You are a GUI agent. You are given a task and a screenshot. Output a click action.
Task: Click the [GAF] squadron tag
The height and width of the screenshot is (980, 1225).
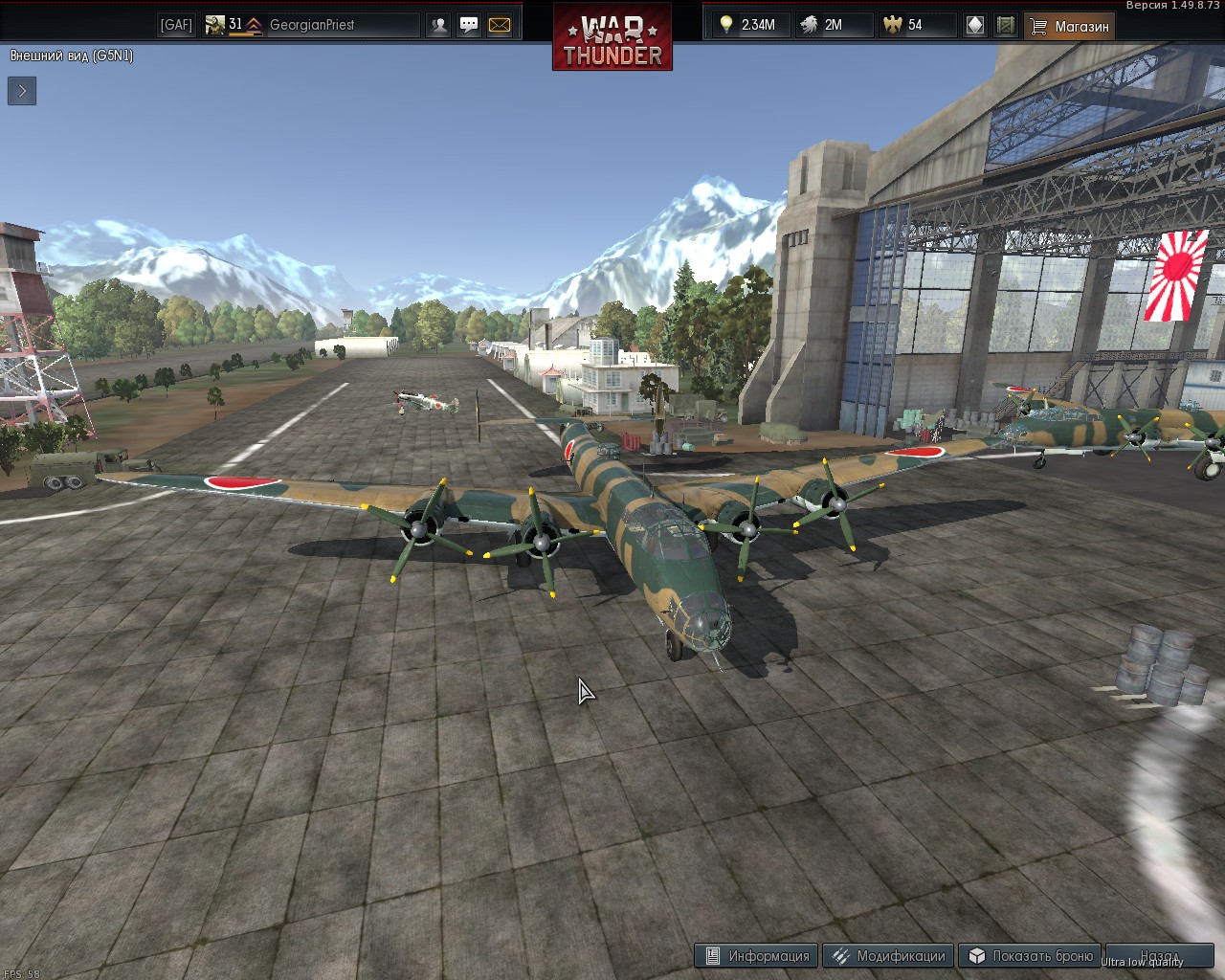coord(176,25)
